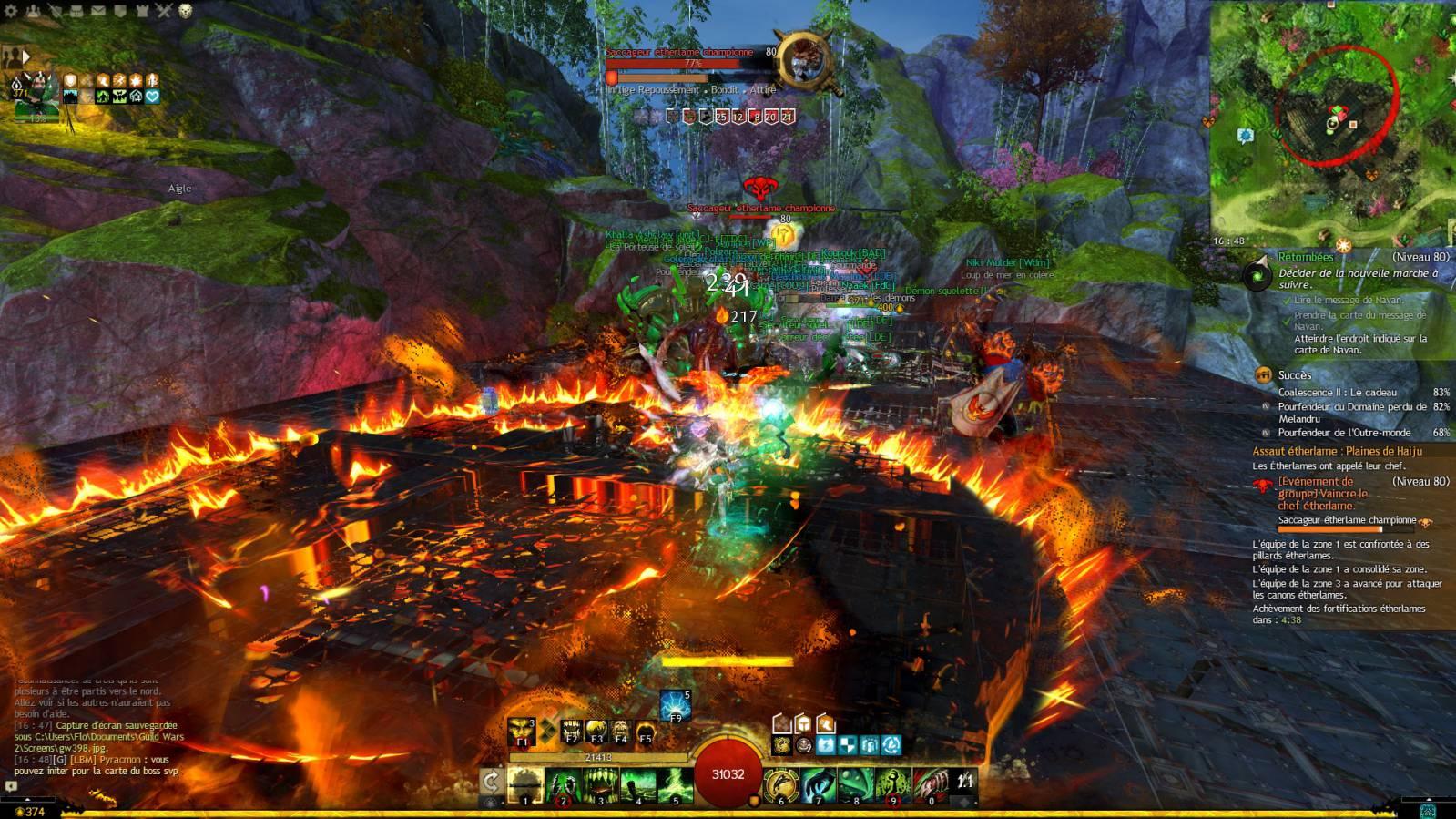Activate the F1 profession skill
This screenshot has height=819, width=1456.
pyautogui.click(x=522, y=732)
